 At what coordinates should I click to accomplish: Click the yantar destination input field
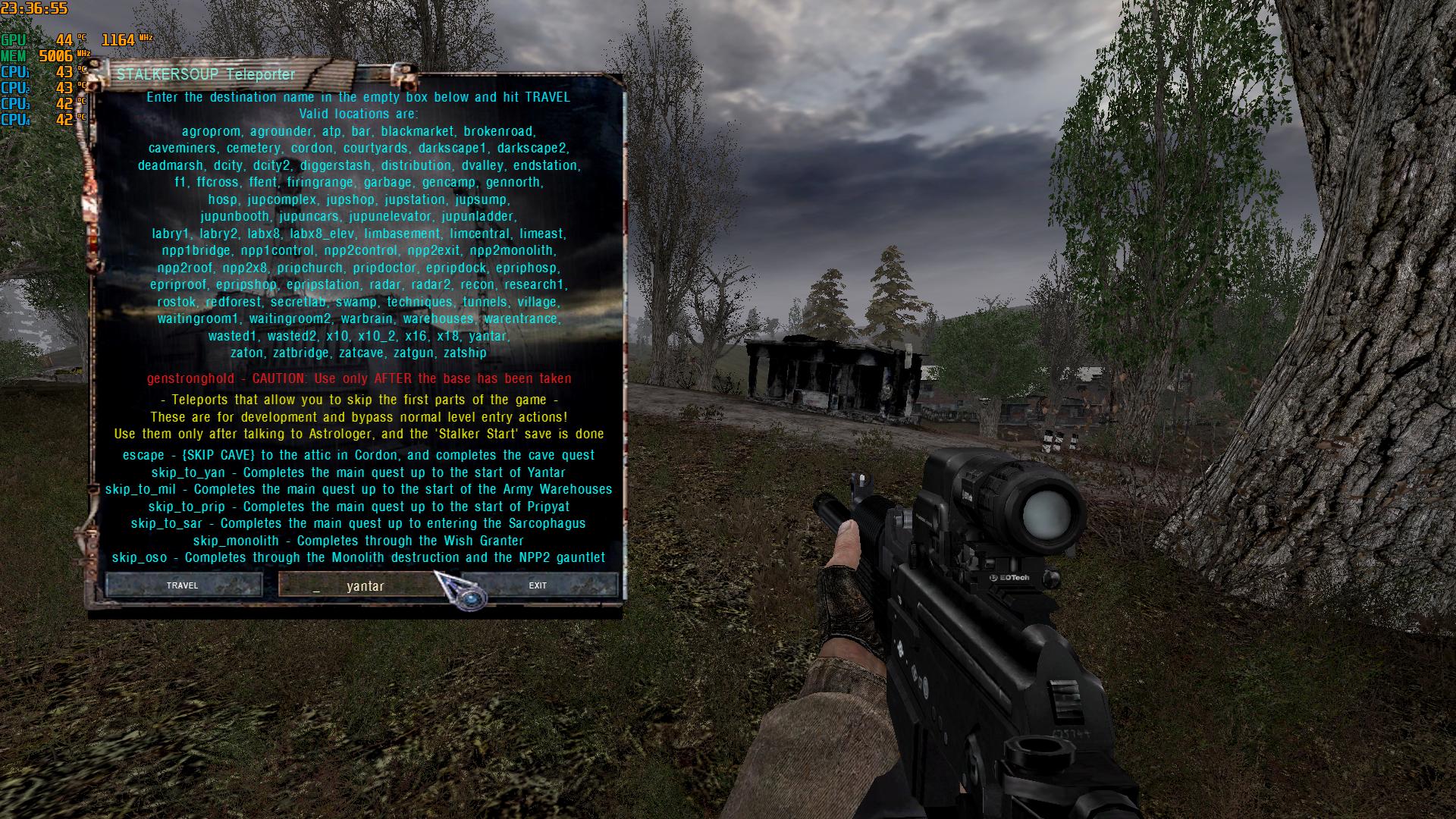[364, 585]
